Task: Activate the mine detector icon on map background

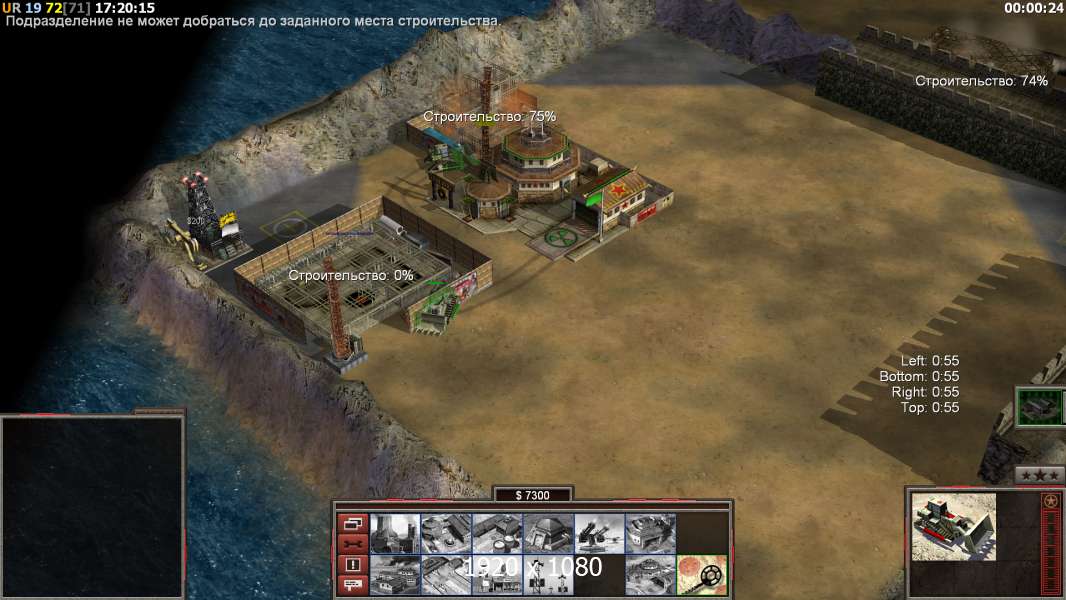Action: [701, 575]
